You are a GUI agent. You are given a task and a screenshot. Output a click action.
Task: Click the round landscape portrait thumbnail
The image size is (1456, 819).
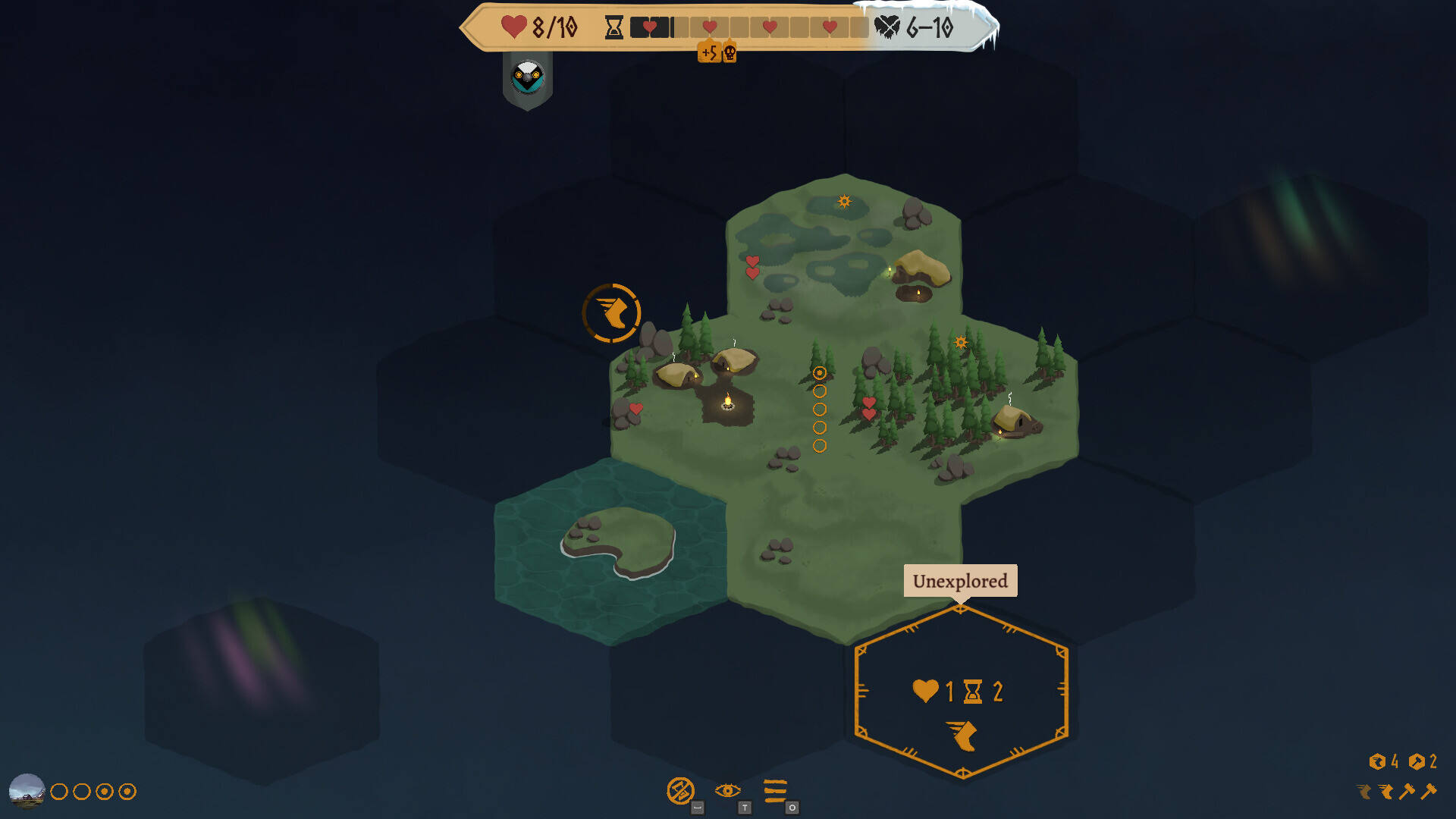(27, 791)
